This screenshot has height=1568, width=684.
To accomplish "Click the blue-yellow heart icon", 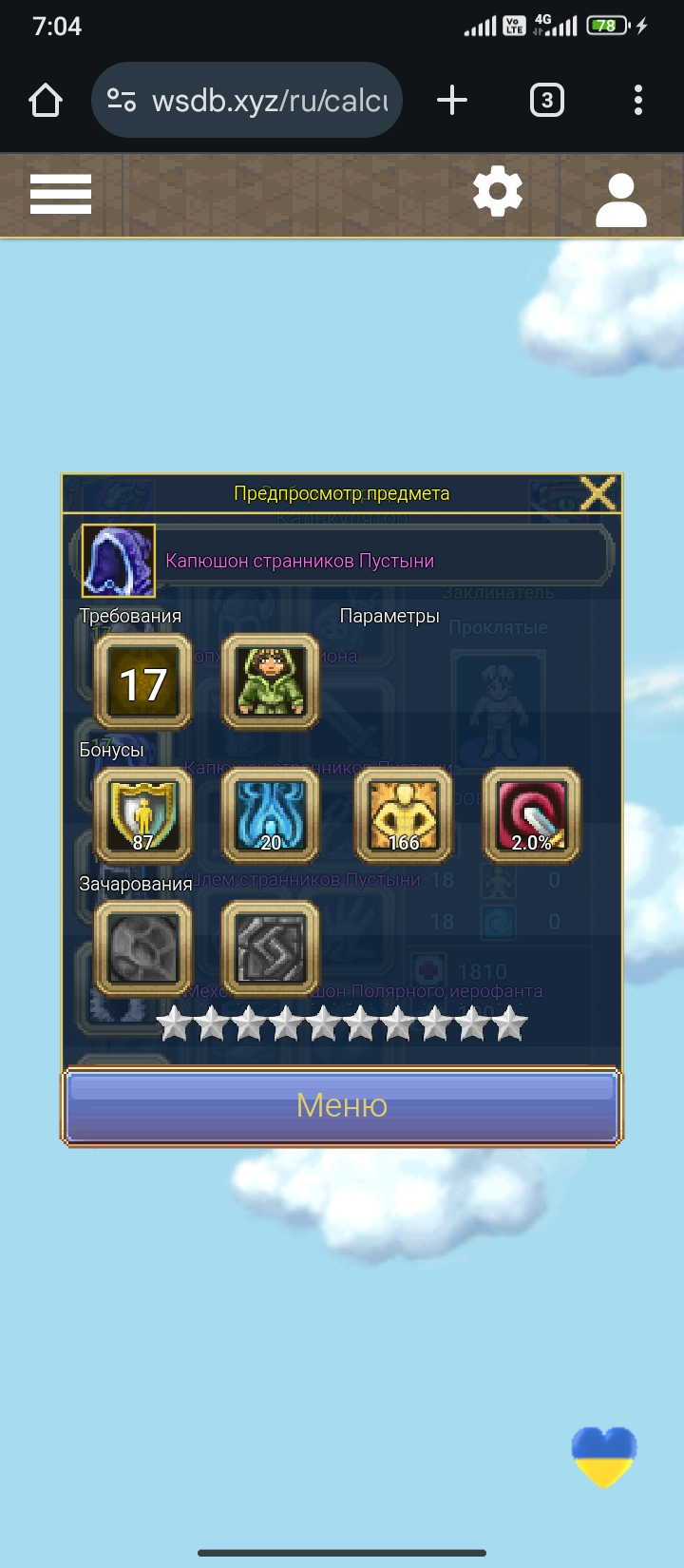I will pyautogui.click(x=604, y=1456).
